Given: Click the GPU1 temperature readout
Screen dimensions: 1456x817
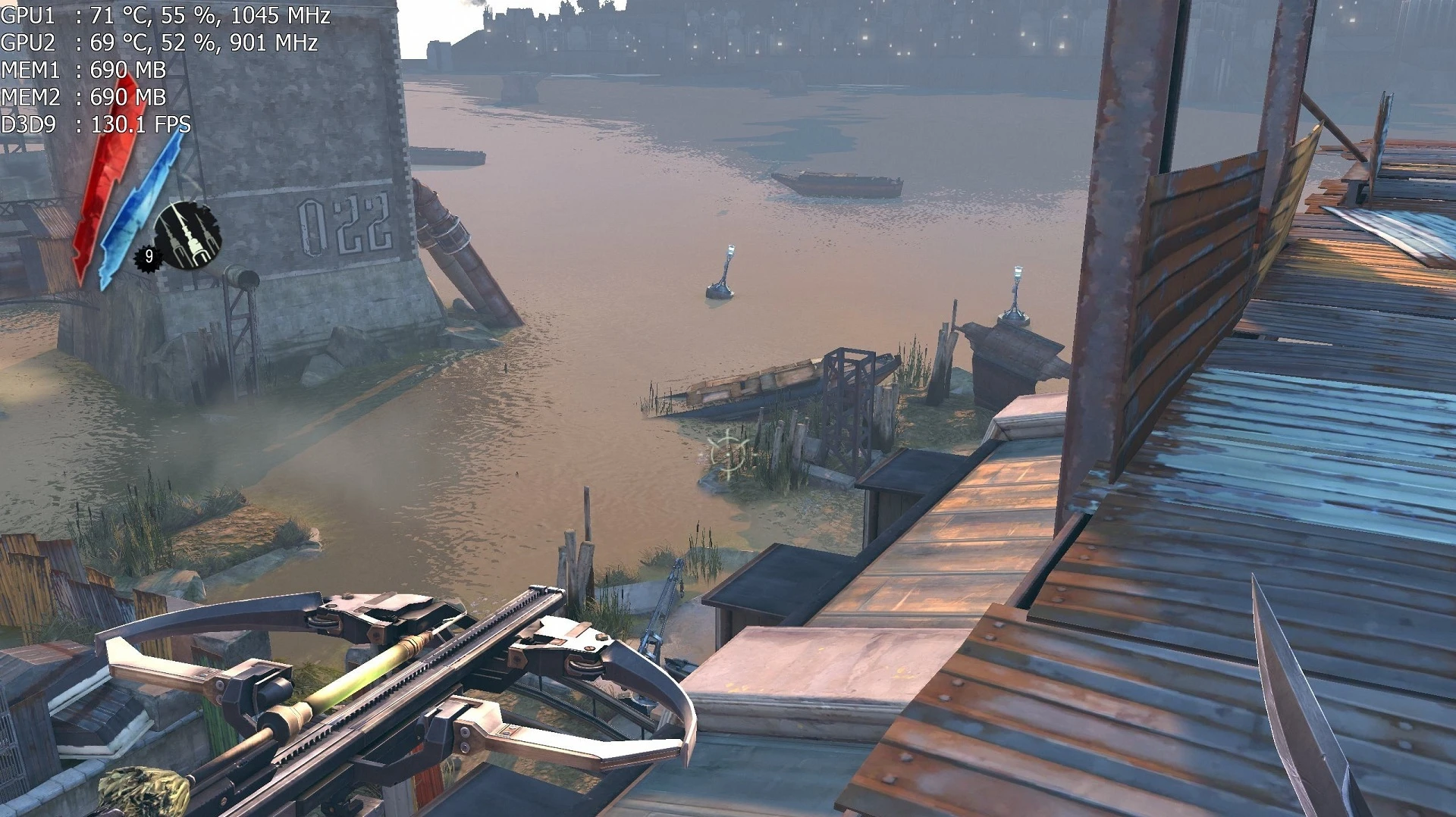Looking at the screenshot, I should click(114, 14).
